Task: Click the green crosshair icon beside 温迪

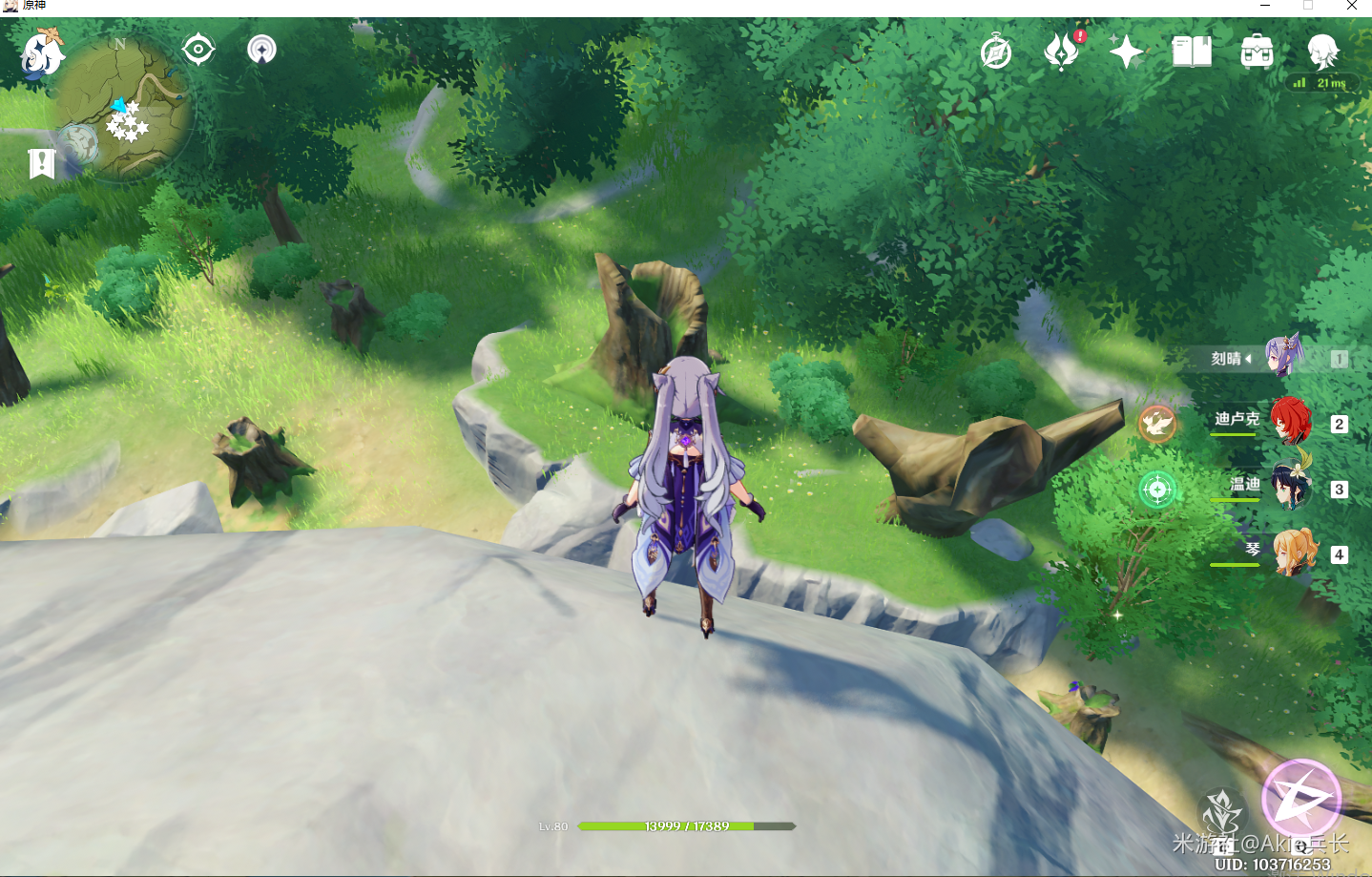Action: (1157, 490)
